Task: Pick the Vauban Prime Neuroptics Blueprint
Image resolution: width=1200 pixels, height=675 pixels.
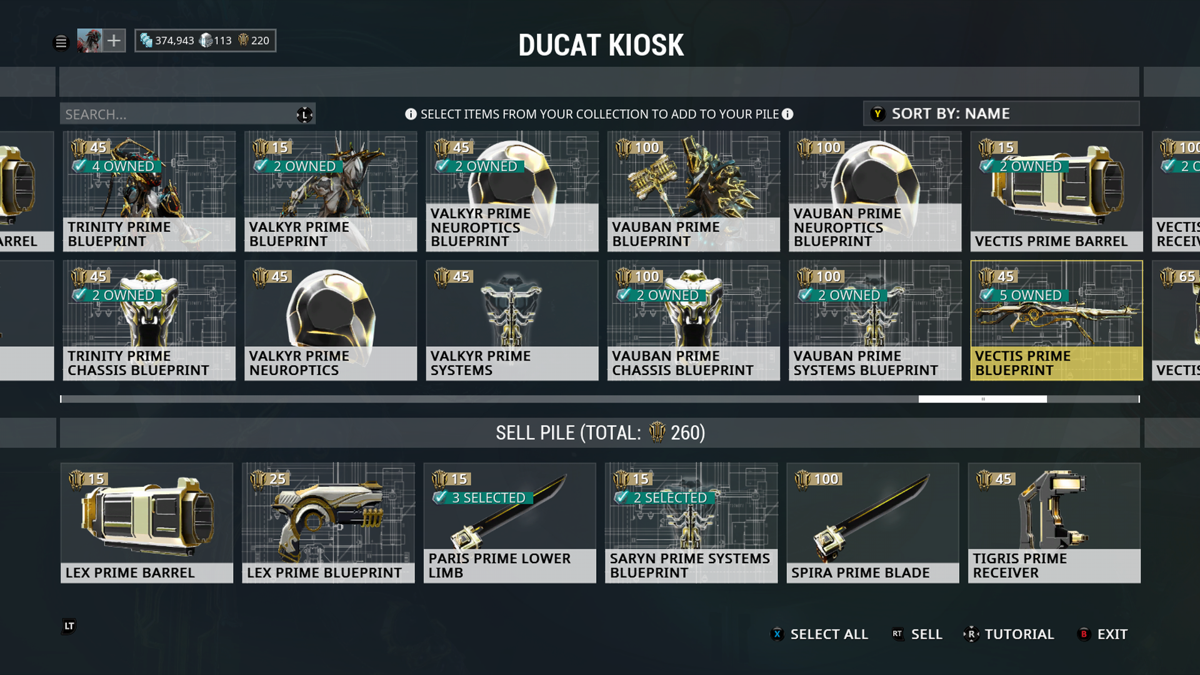Action: tap(874, 191)
